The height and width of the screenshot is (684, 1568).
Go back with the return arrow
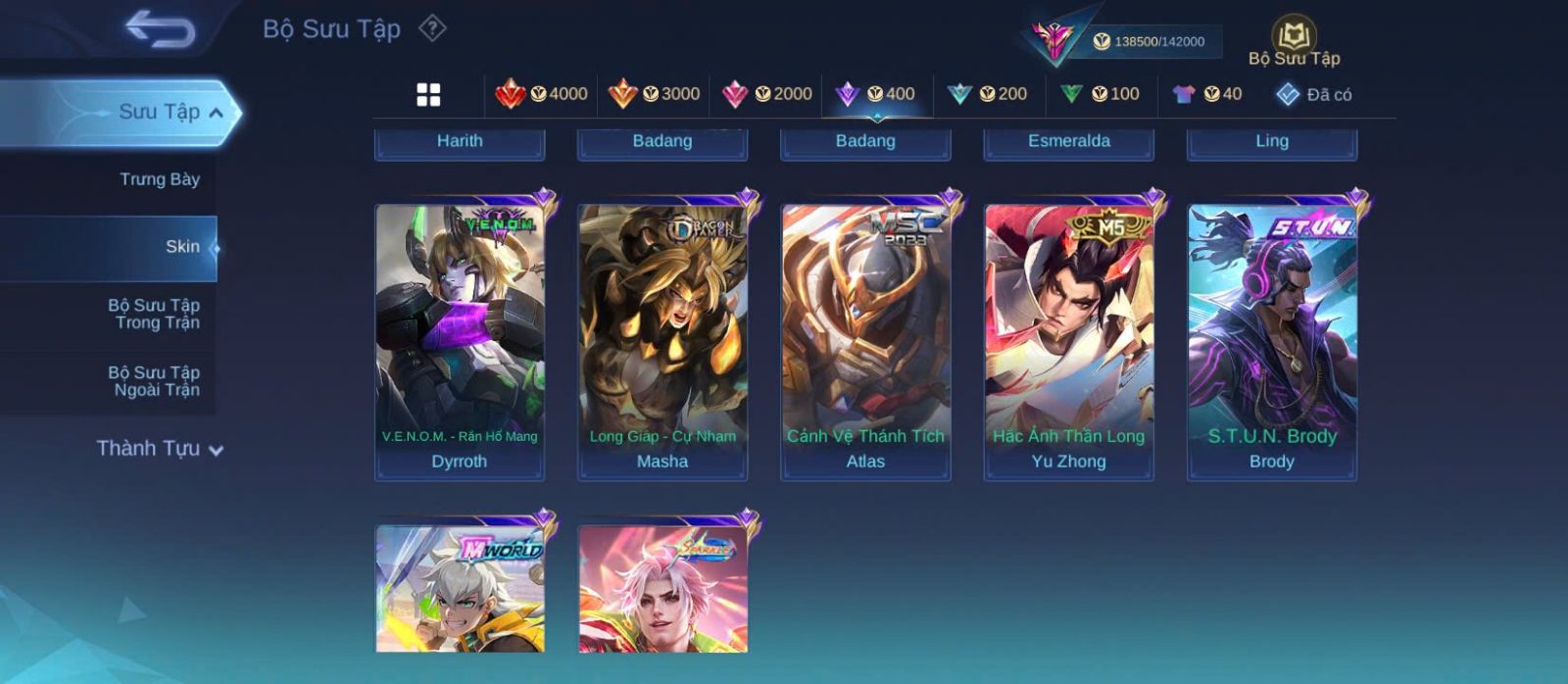coord(160,29)
